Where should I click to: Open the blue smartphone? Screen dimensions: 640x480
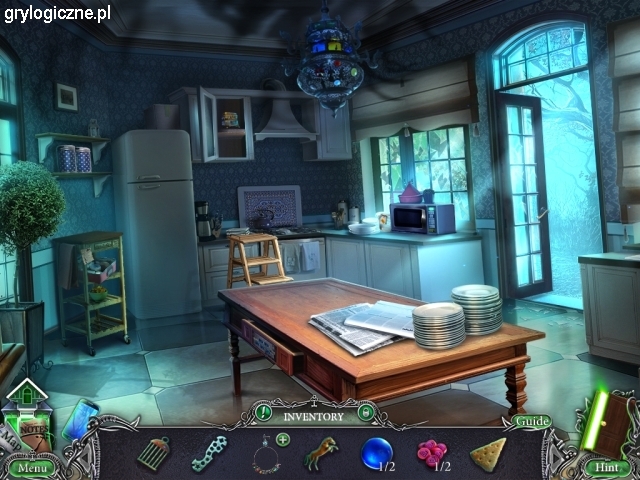[80, 418]
